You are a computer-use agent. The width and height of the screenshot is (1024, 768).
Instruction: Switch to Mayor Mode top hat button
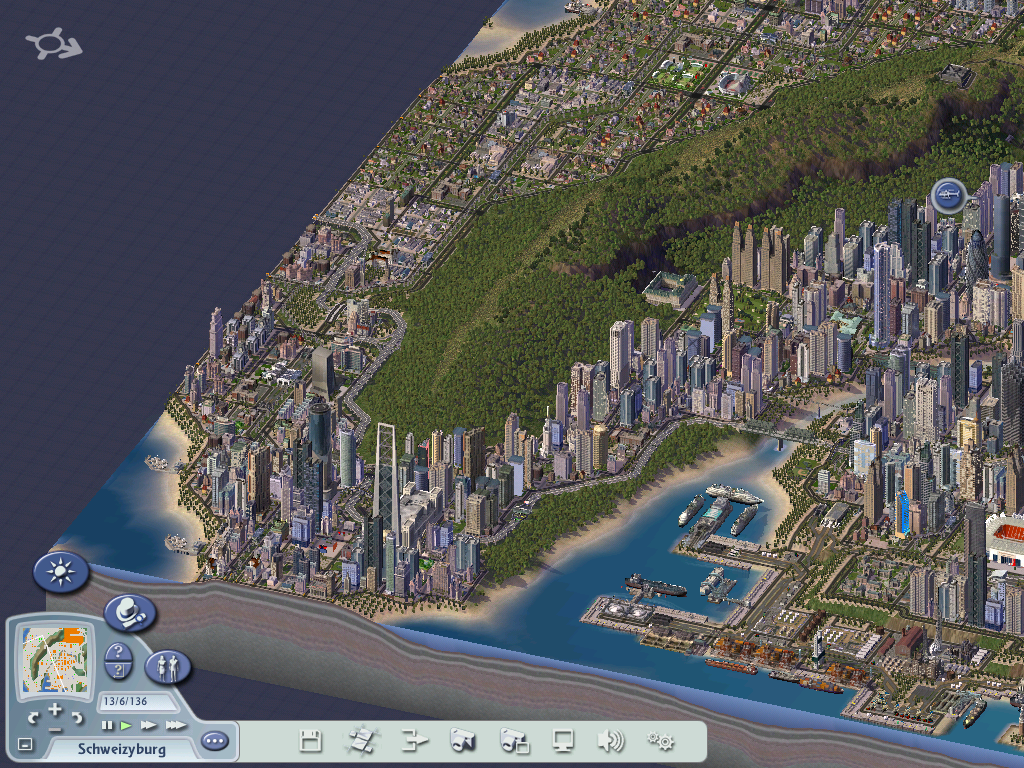(x=130, y=612)
